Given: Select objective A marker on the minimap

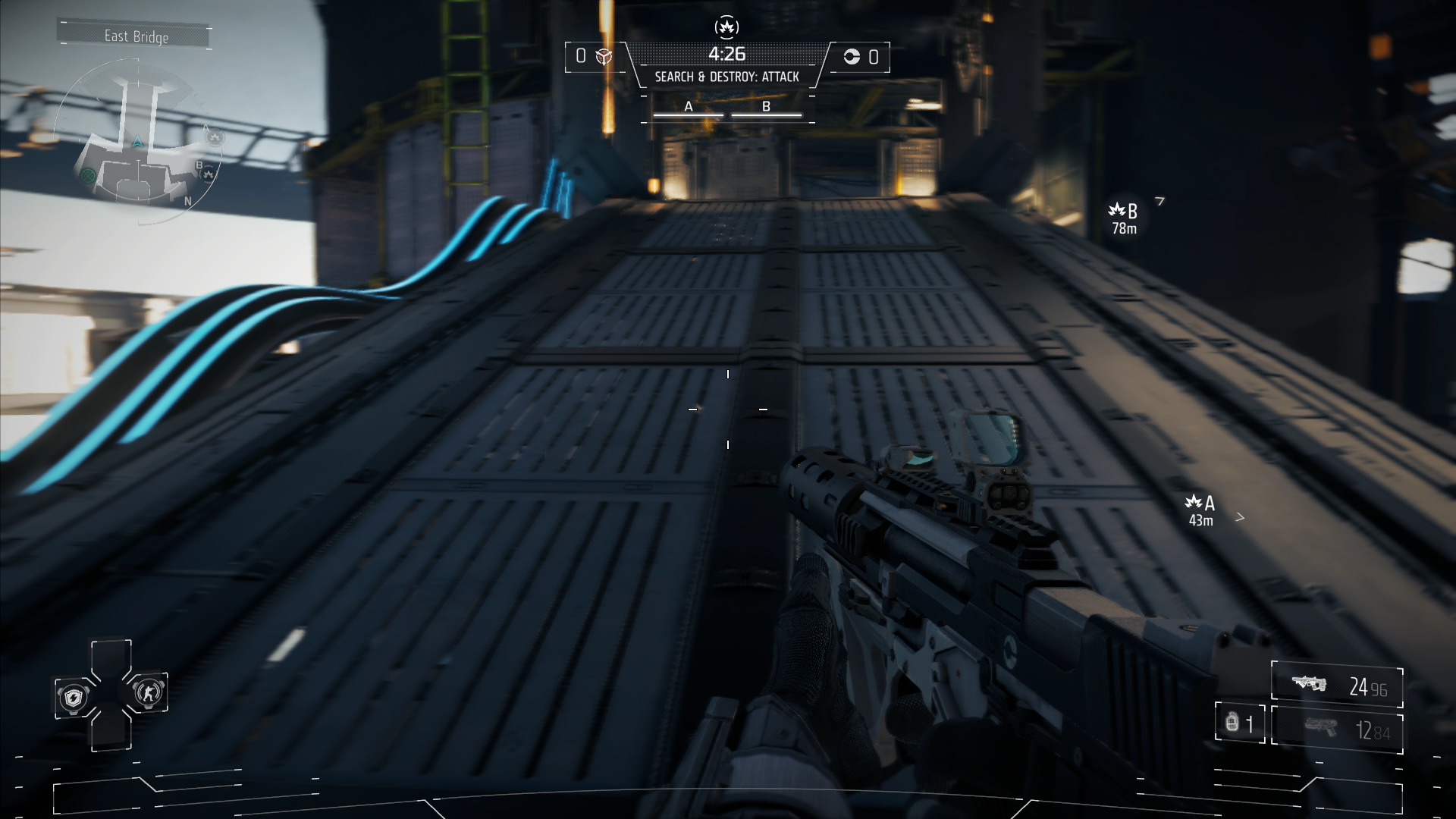Looking at the screenshot, I should tap(215, 137).
